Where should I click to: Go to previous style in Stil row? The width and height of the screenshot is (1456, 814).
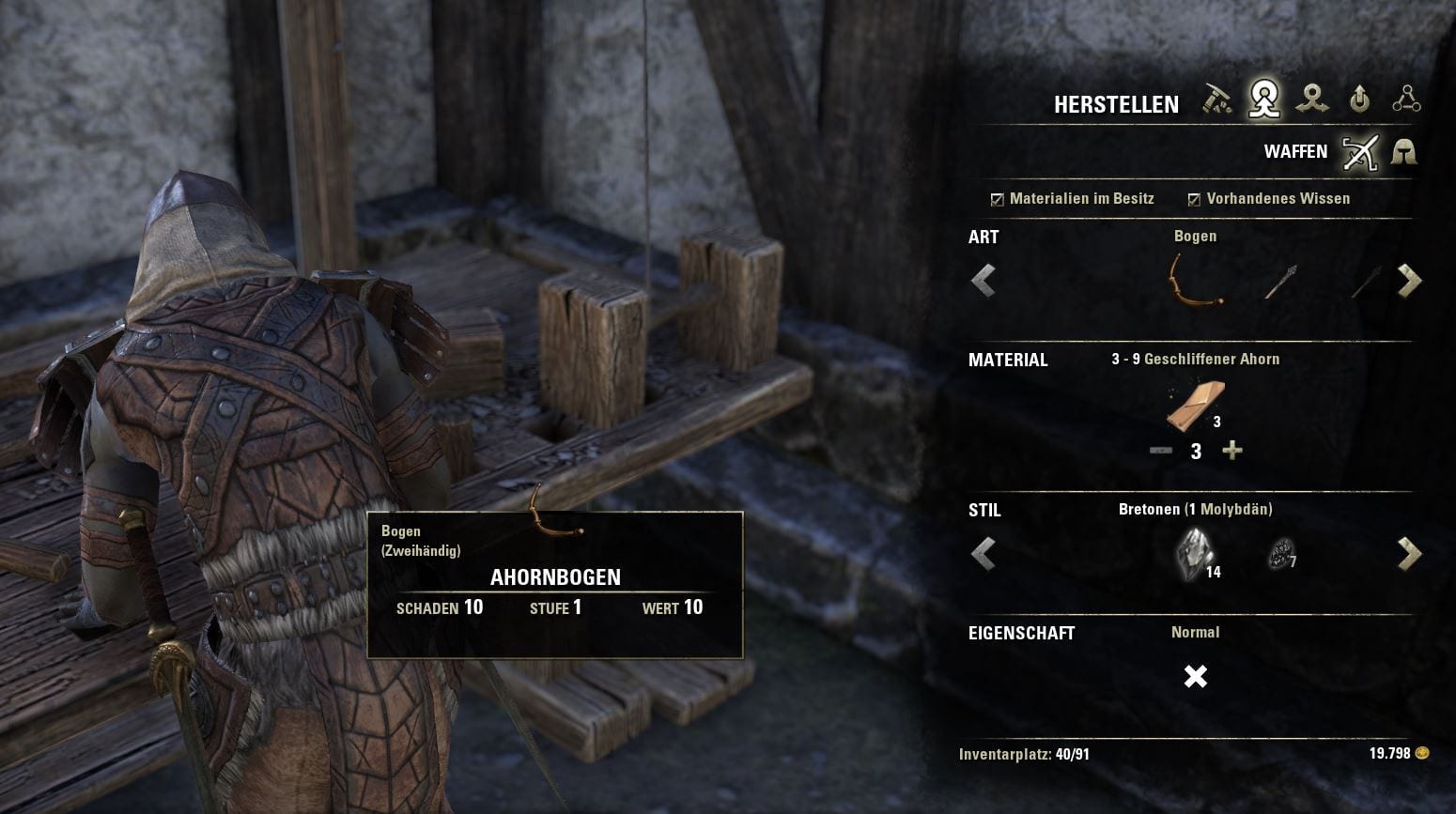pos(984,554)
